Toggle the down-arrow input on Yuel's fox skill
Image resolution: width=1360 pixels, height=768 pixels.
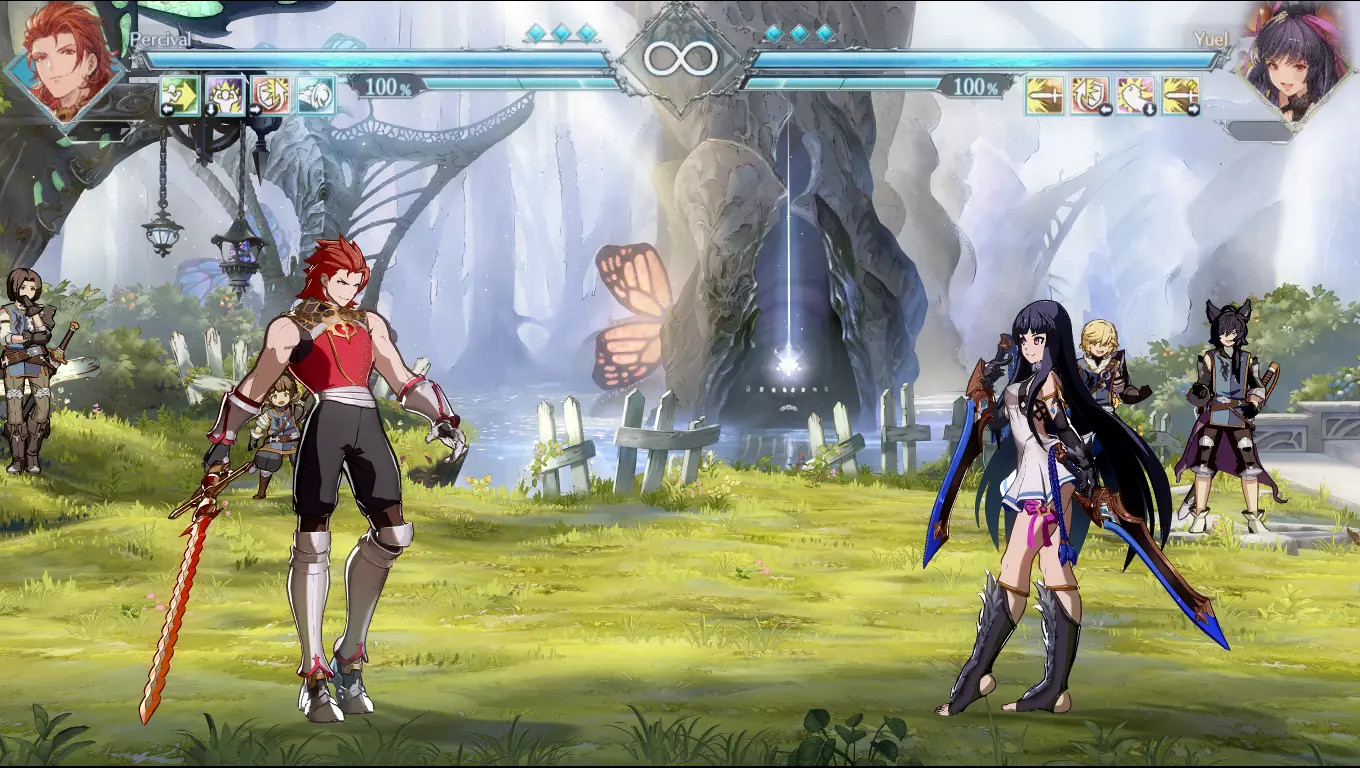click(1150, 109)
